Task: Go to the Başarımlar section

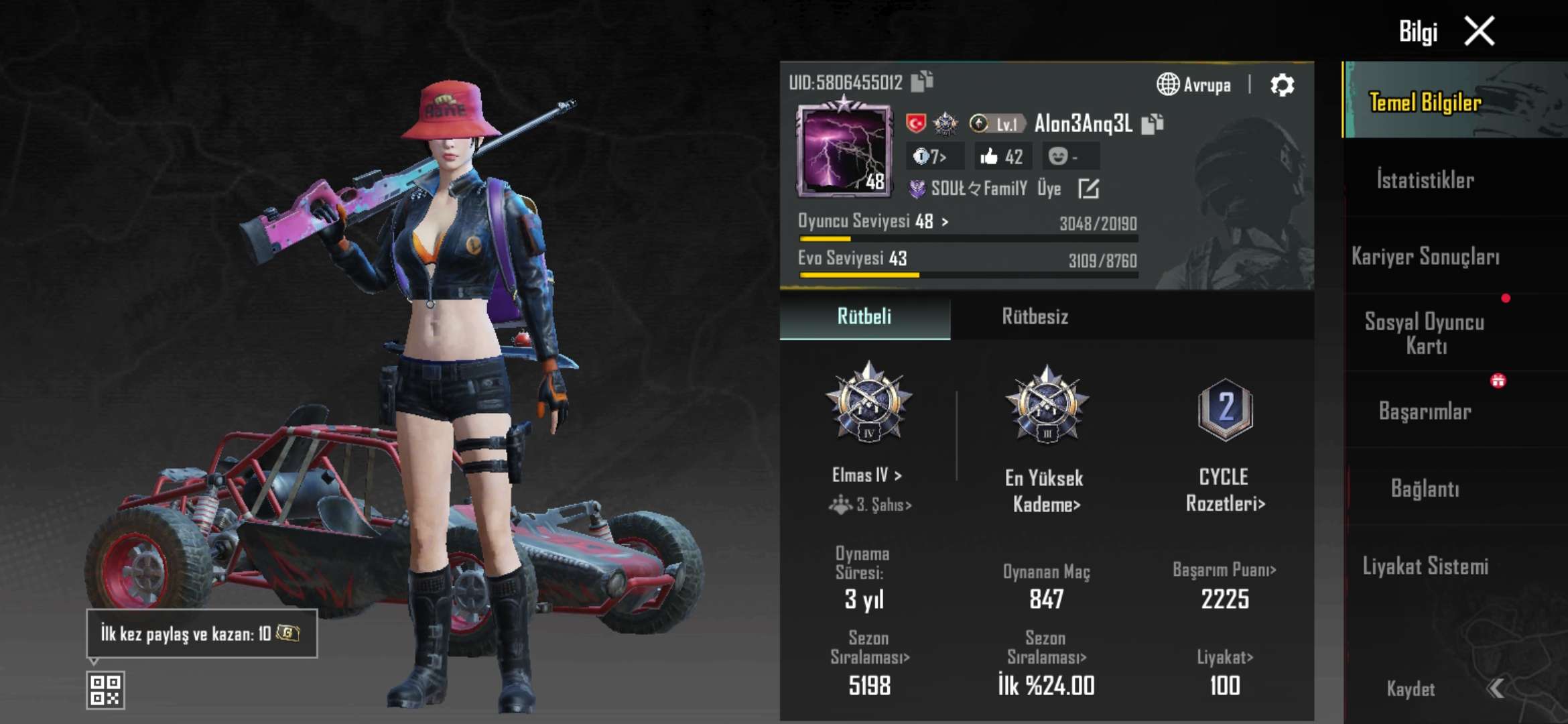Action: (x=1425, y=411)
